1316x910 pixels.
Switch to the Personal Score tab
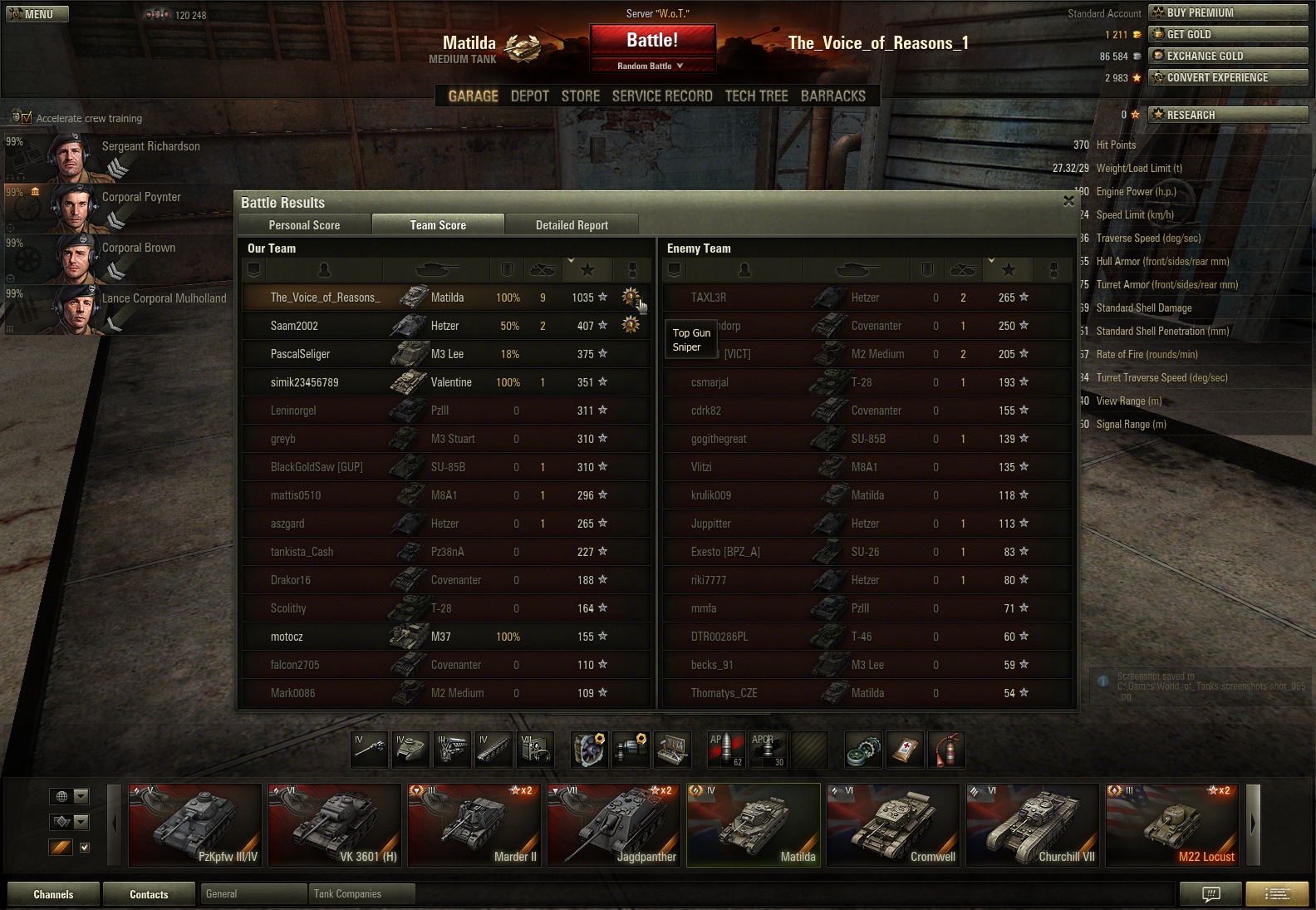click(304, 225)
